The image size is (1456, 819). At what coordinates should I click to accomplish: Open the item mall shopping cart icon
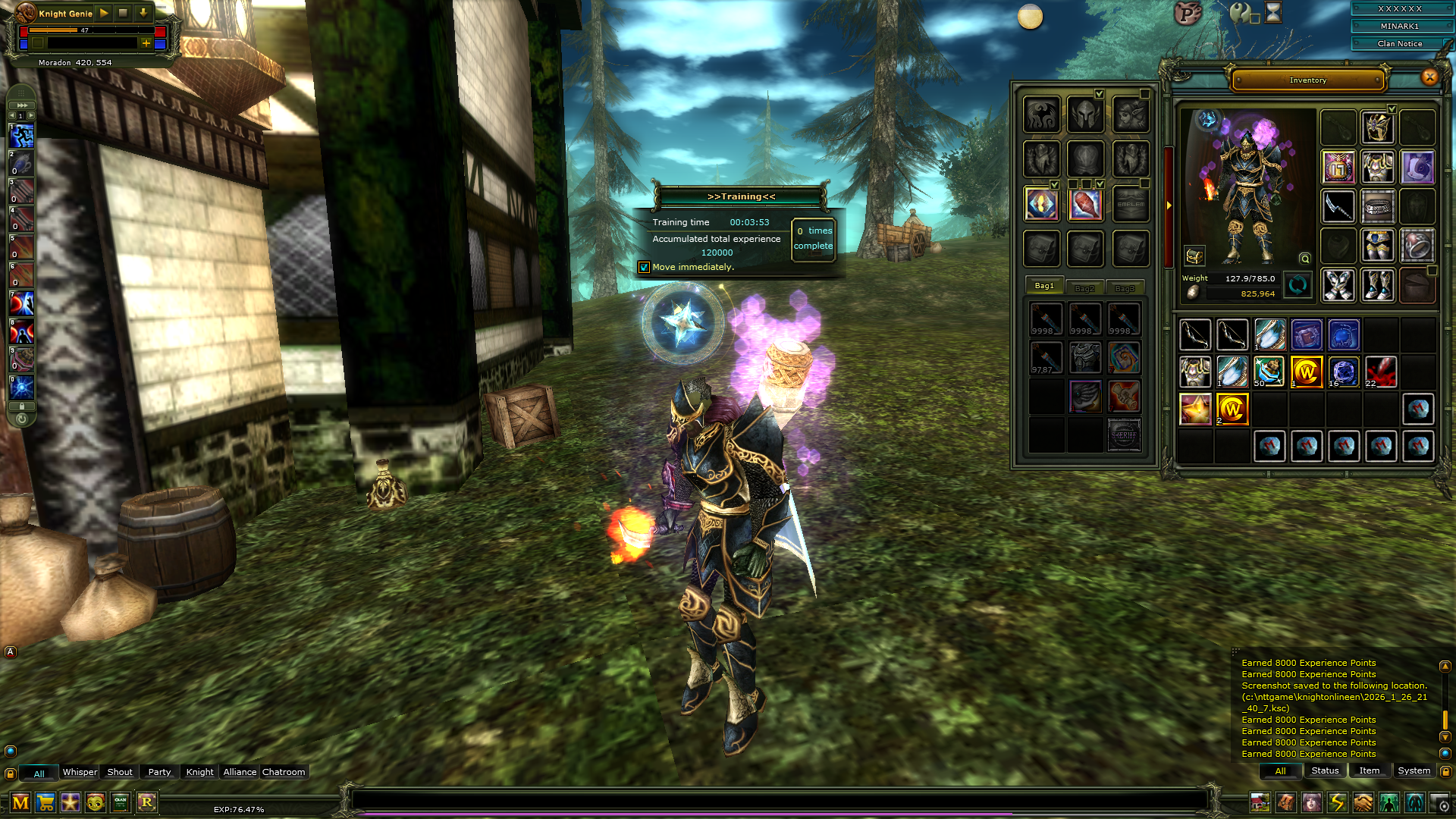tap(45, 802)
